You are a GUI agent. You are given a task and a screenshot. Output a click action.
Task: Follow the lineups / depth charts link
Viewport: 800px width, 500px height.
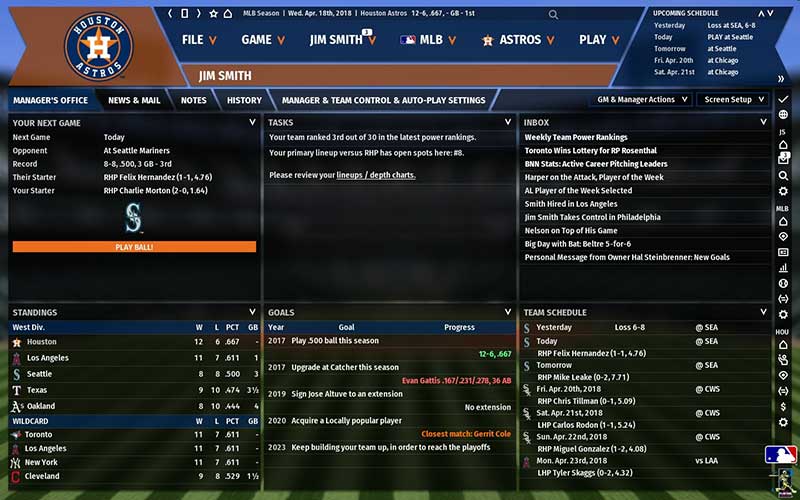click(x=376, y=175)
